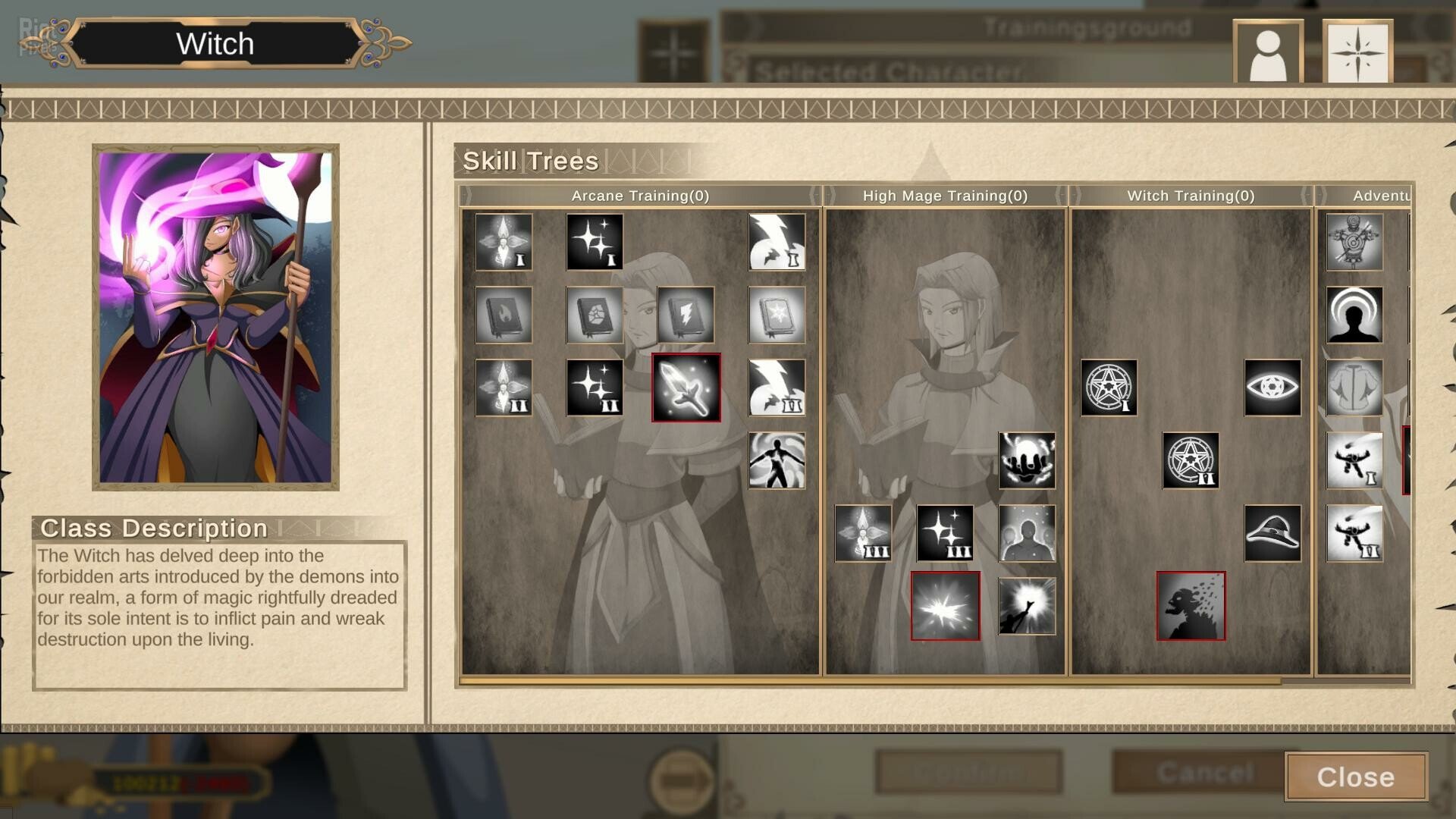Open the pentagram rank I skill in Witch Training
The width and height of the screenshot is (1456, 819).
tap(1109, 389)
